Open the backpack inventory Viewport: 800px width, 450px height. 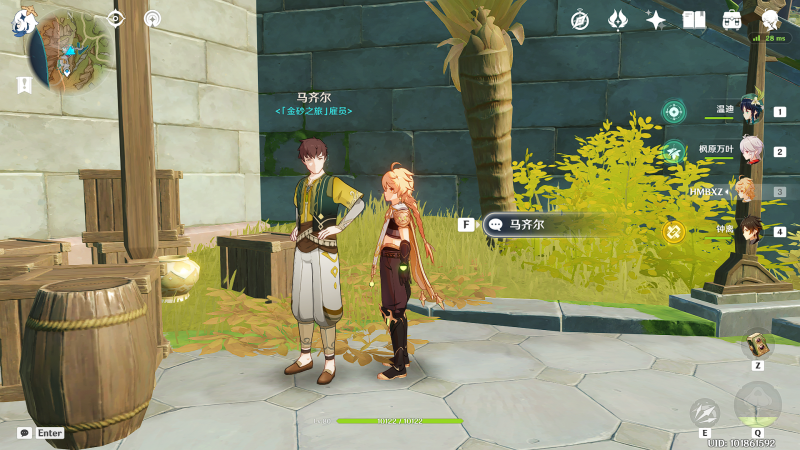point(732,20)
